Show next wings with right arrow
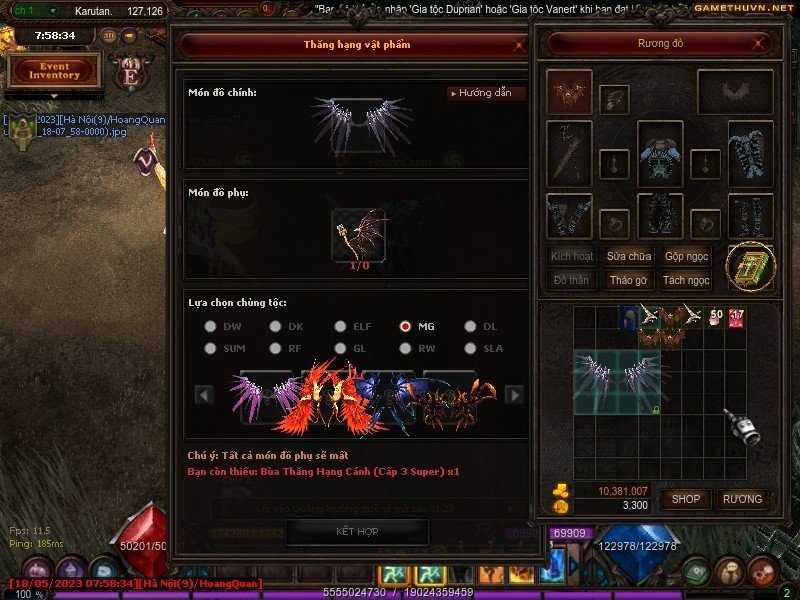The image size is (800, 600). coord(515,395)
